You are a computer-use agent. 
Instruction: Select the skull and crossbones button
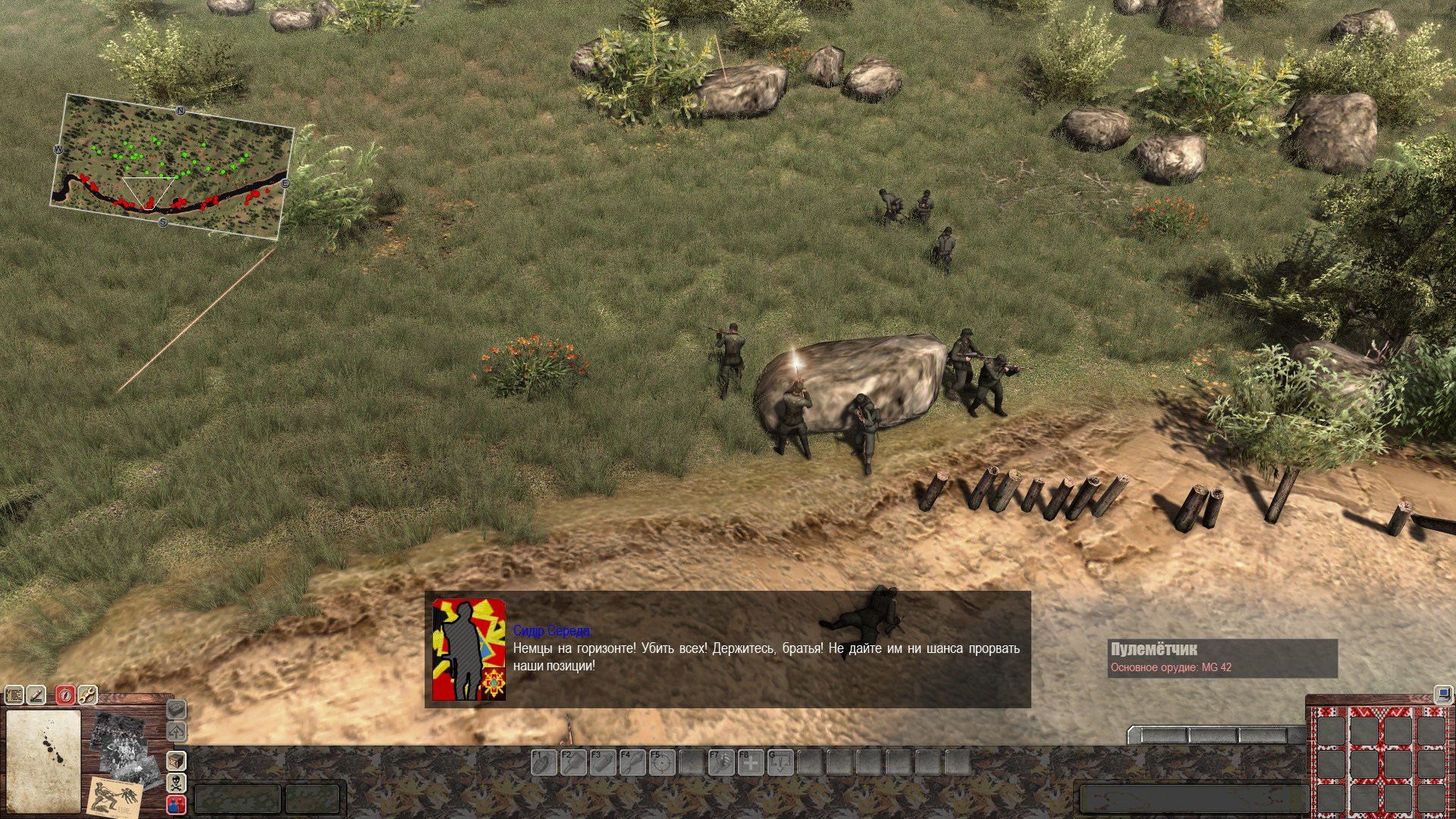click(x=176, y=783)
